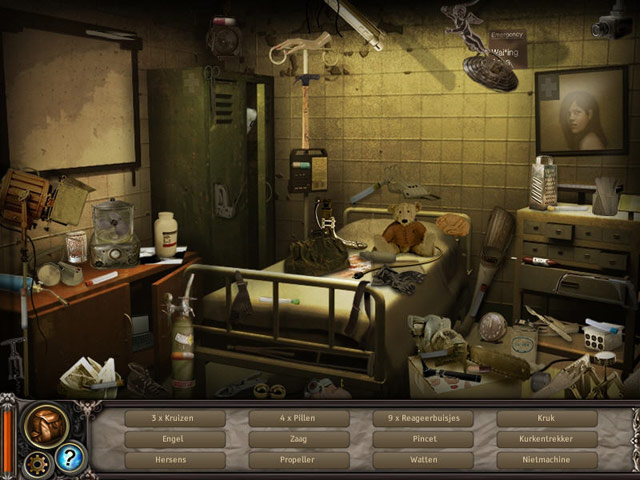Screen dimensions: 640x480
Task: Open the gear settings menu
Action: (39, 462)
